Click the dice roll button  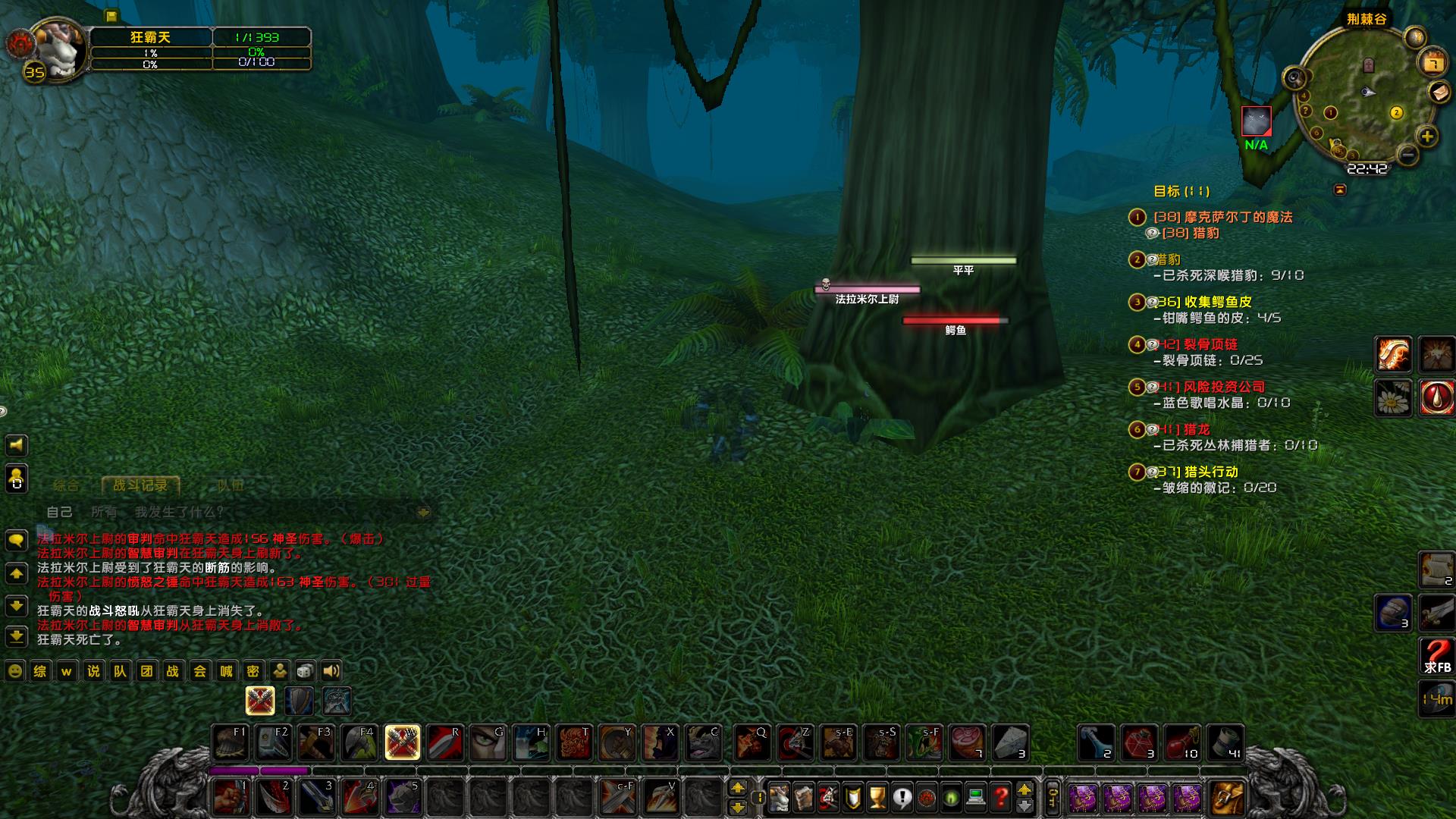305,671
